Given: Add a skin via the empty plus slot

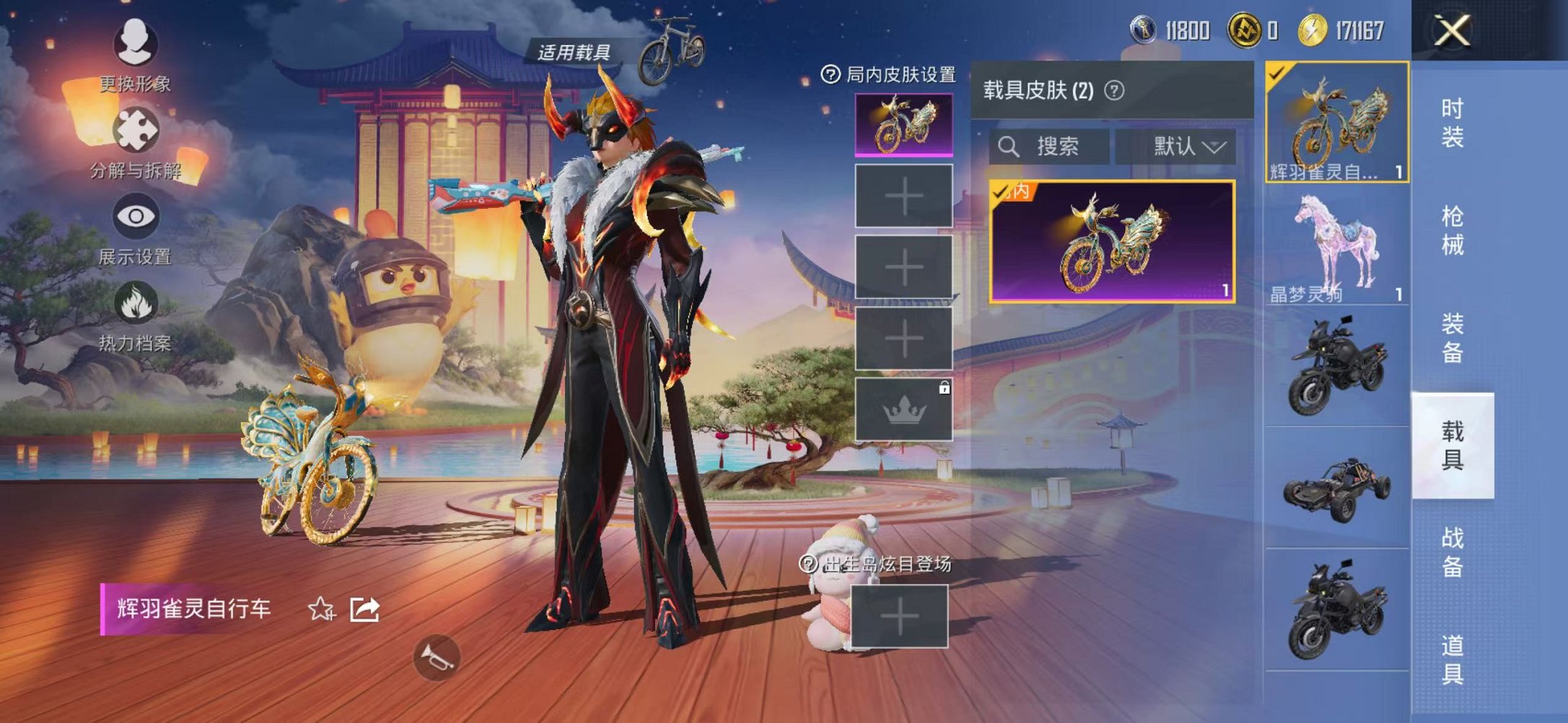Looking at the screenshot, I should (904, 196).
